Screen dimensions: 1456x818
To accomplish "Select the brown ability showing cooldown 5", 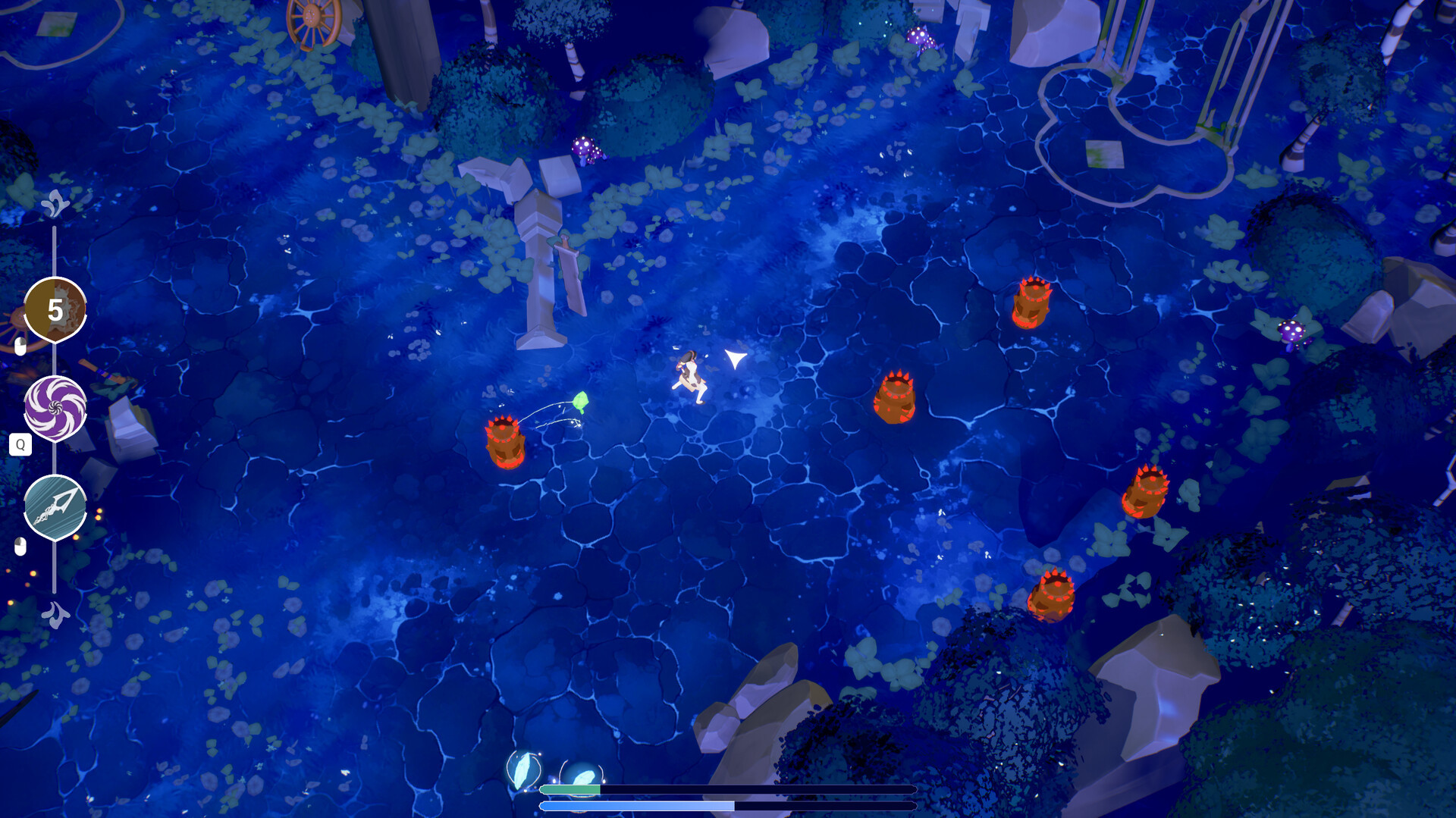I will pyautogui.click(x=55, y=309).
